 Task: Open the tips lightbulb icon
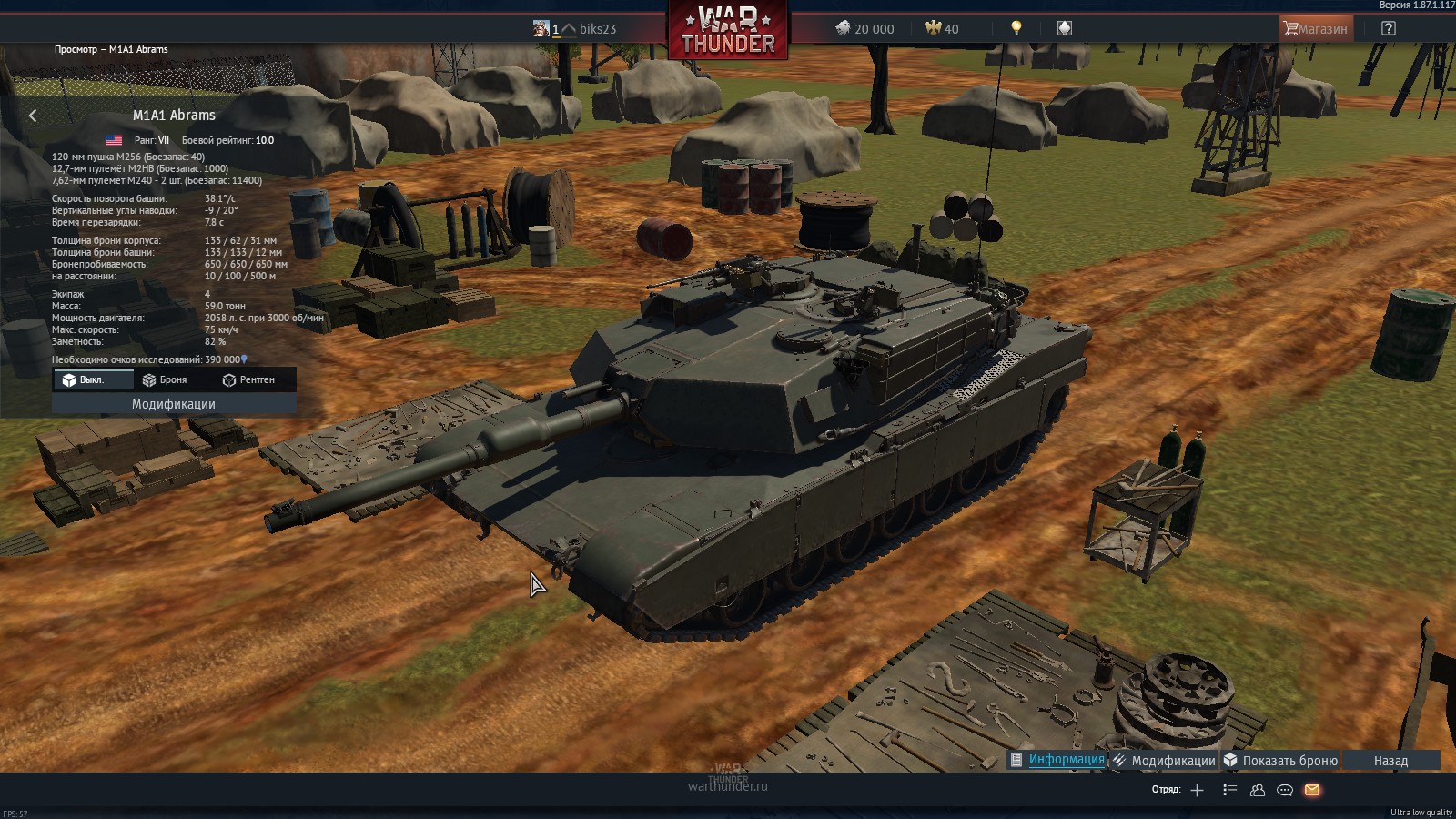(1016, 28)
